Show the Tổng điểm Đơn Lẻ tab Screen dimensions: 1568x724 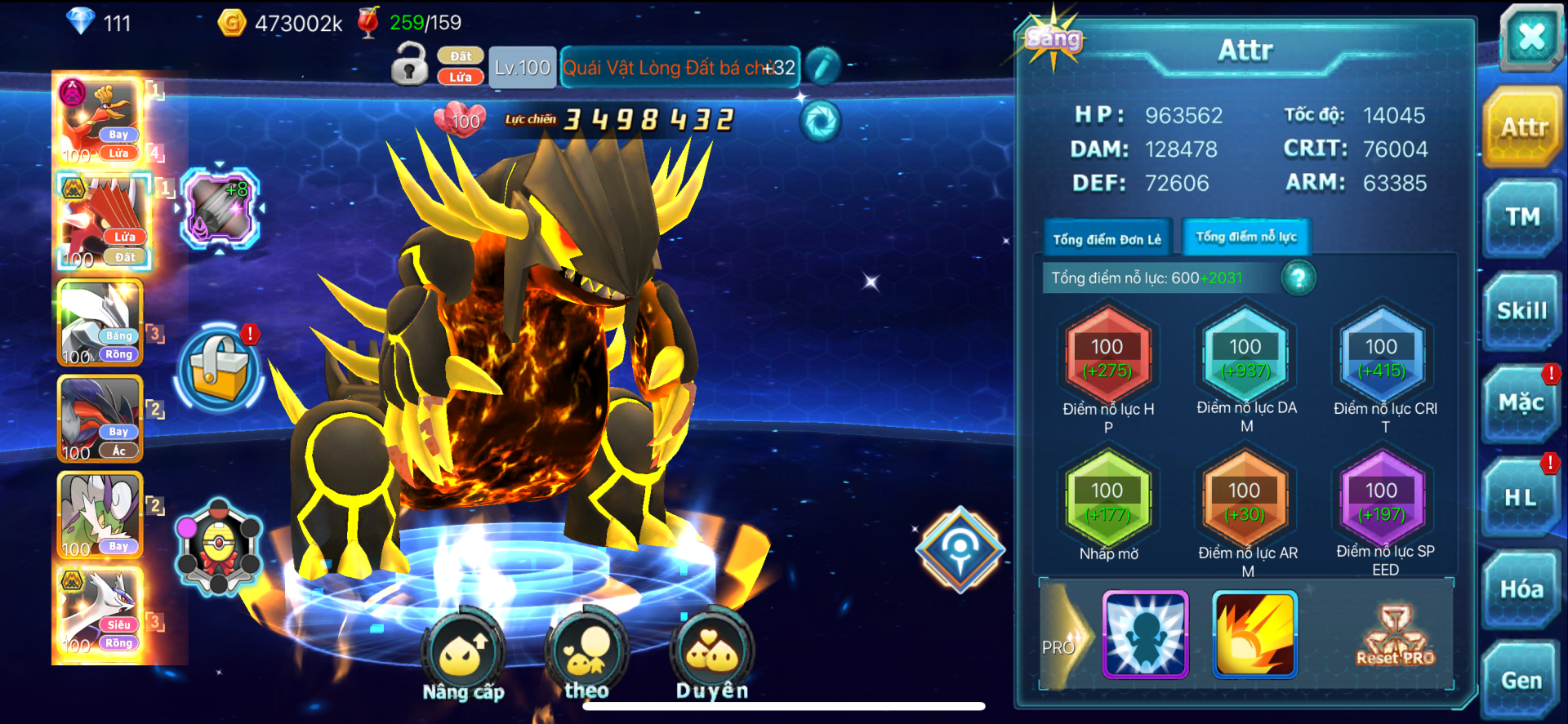(x=1107, y=239)
